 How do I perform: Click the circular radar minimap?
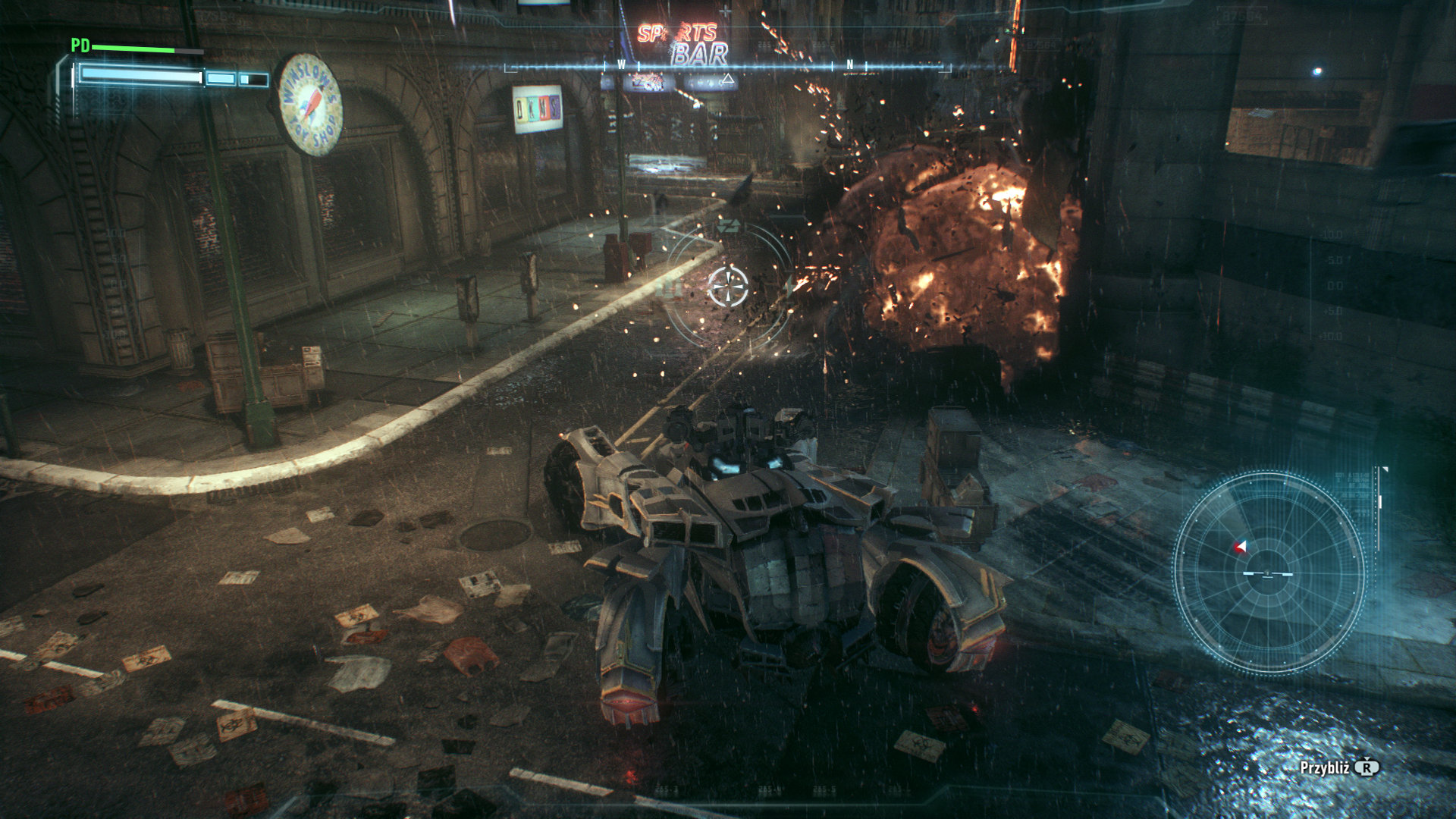[x=1269, y=573]
